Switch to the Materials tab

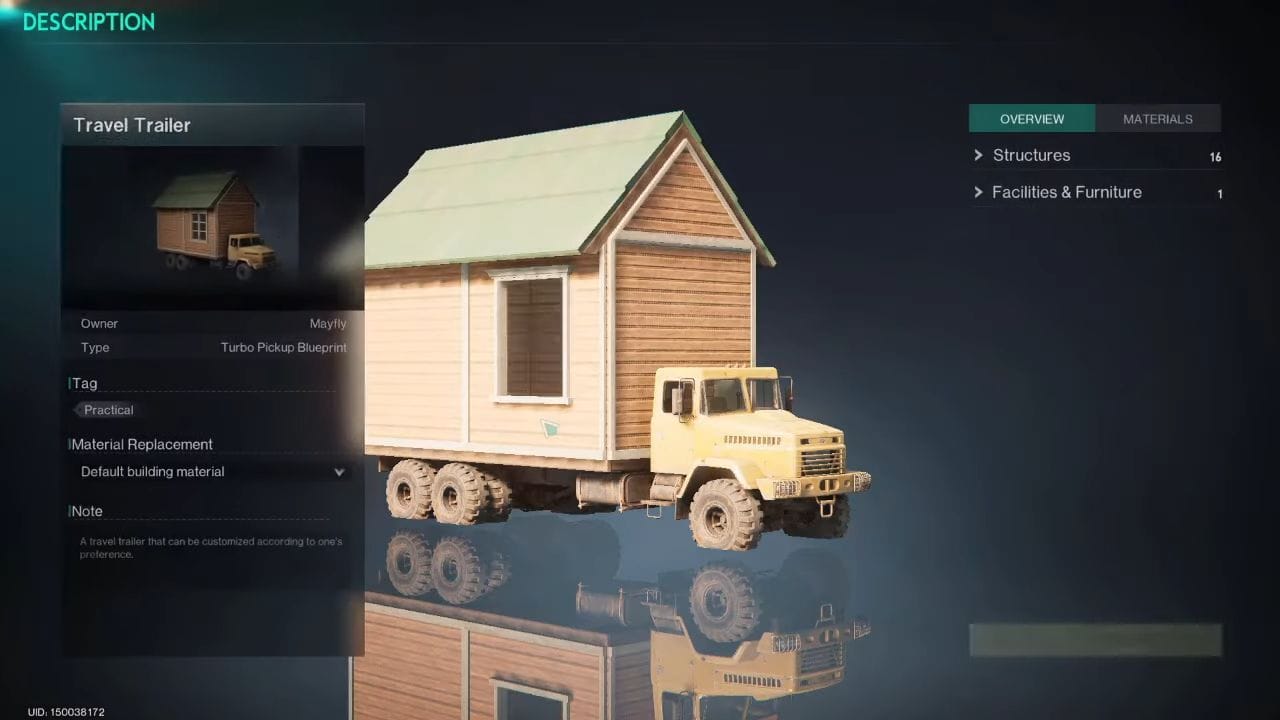pos(1158,118)
